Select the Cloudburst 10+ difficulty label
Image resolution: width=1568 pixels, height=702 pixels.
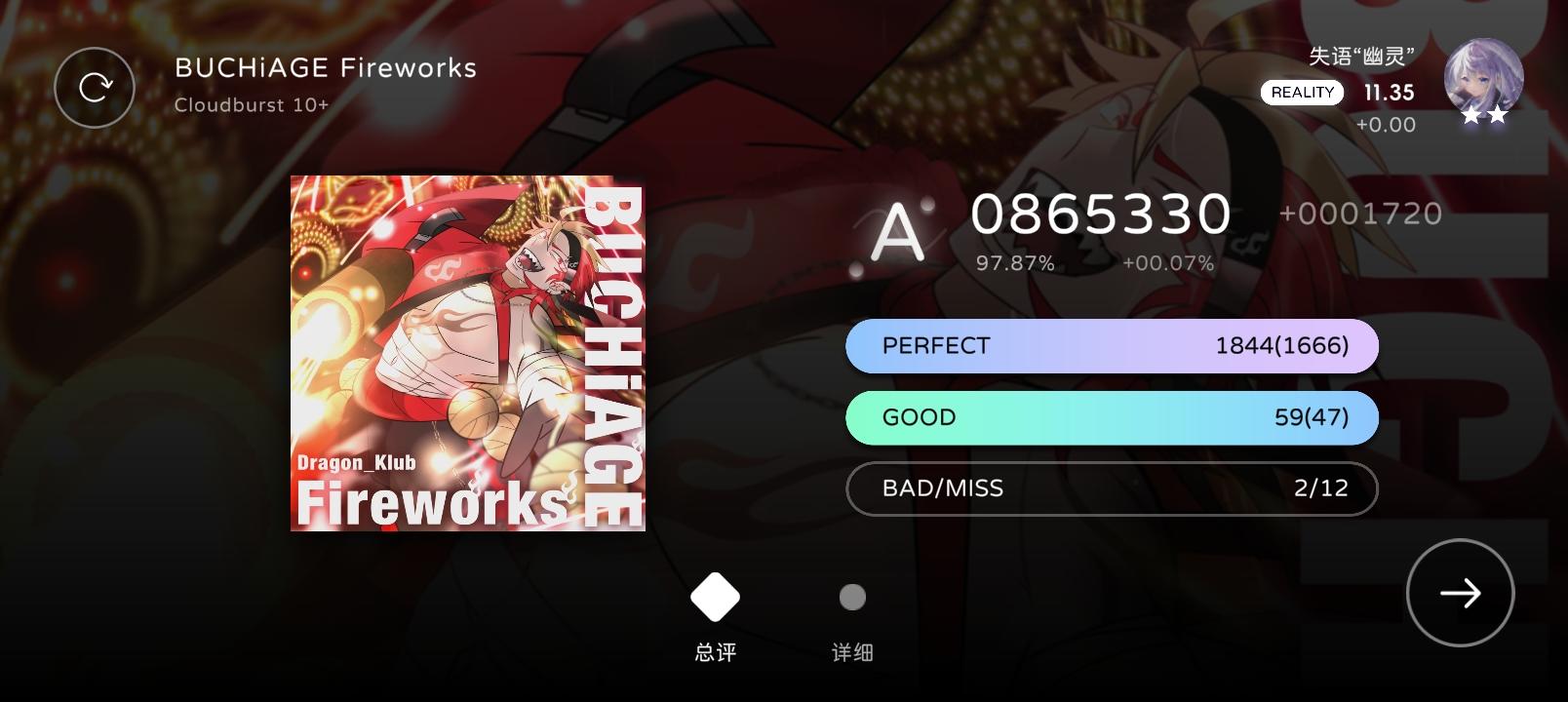coord(251,102)
